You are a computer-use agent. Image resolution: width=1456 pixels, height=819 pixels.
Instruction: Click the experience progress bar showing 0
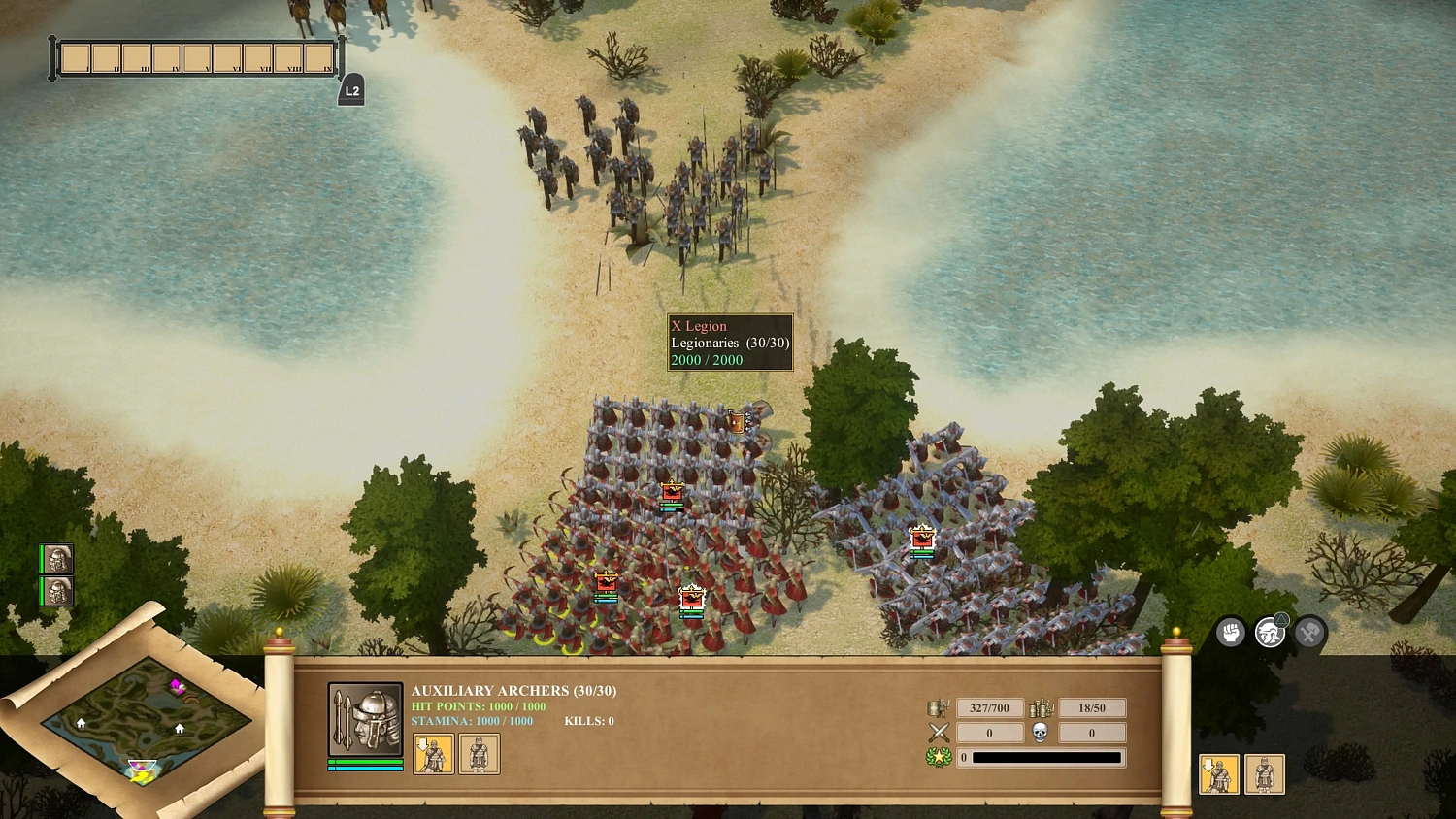pyautogui.click(x=1041, y=757)
